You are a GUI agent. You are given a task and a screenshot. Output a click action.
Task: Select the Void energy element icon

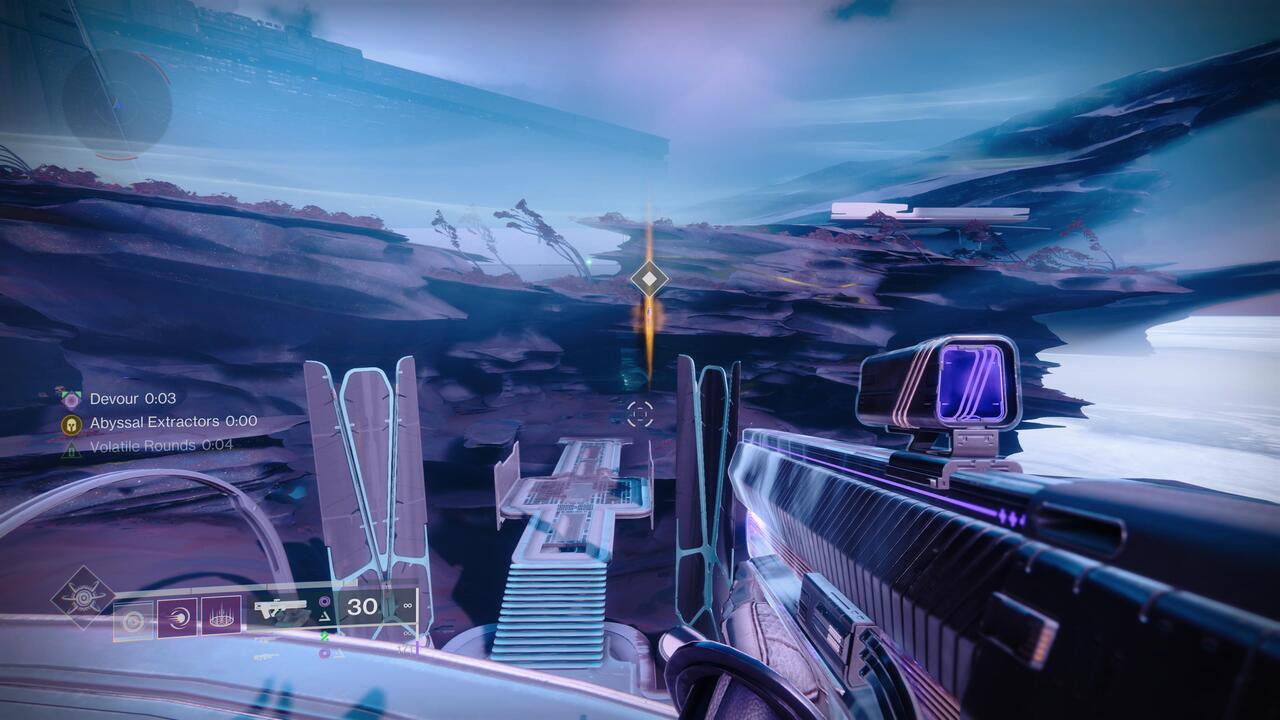(323, 602)
